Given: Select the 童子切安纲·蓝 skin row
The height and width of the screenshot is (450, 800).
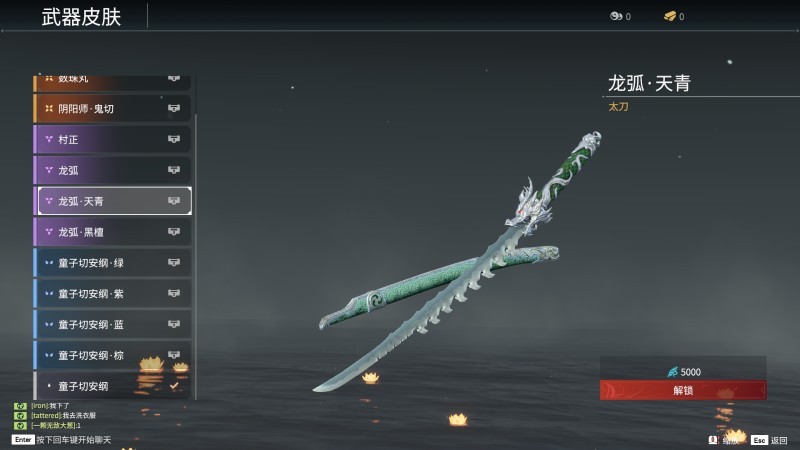Looking at the screenshot, I should point(112,325).
